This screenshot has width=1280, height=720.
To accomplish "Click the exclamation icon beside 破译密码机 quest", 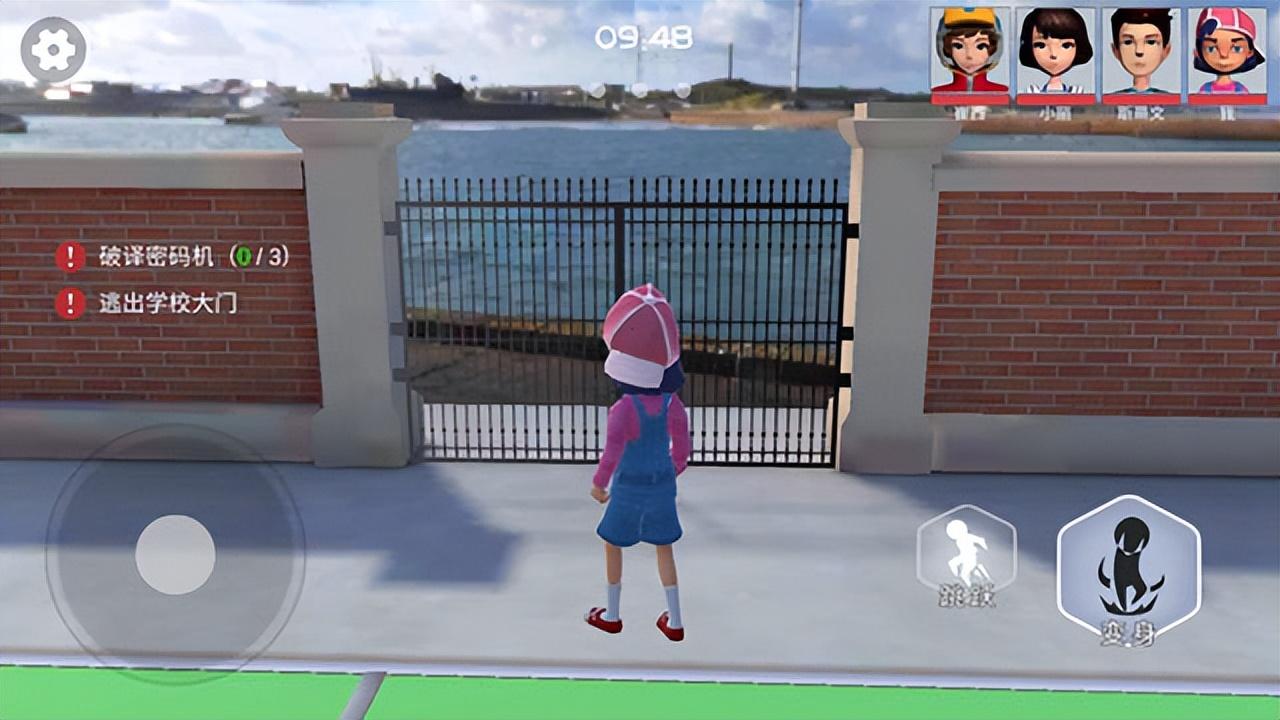I will pos(68,255).
